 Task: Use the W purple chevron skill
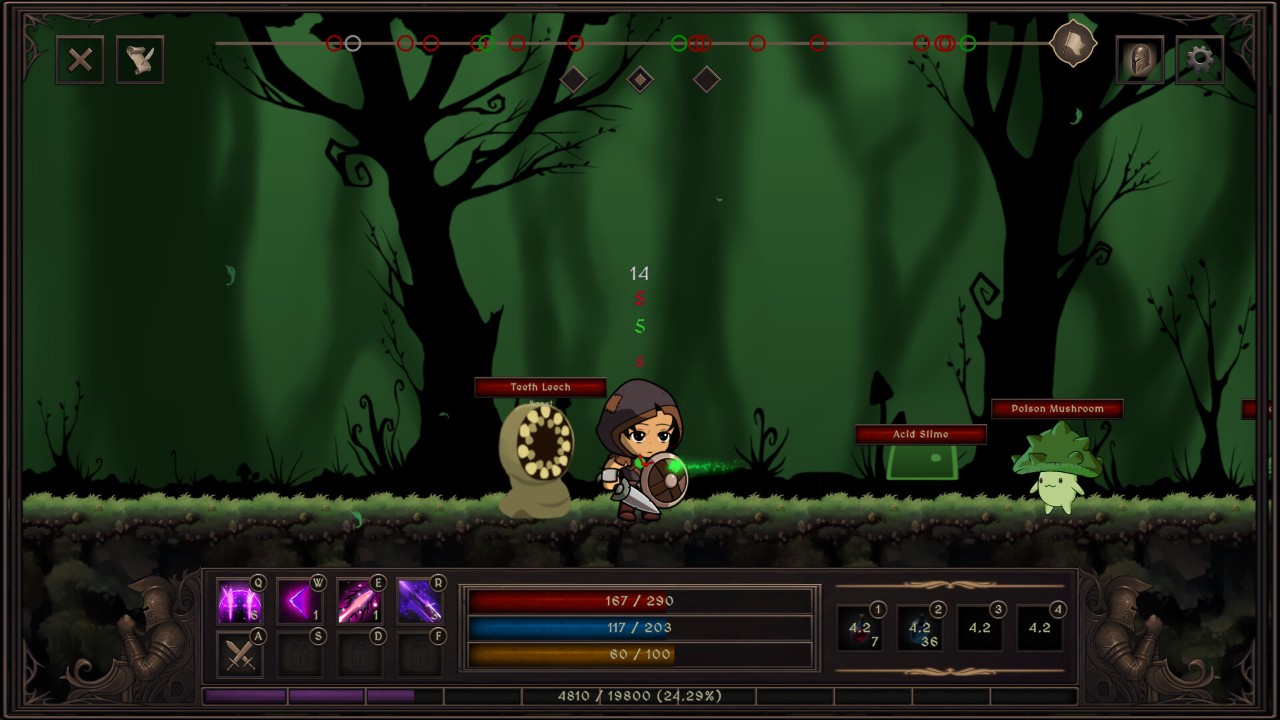[300, 602]
